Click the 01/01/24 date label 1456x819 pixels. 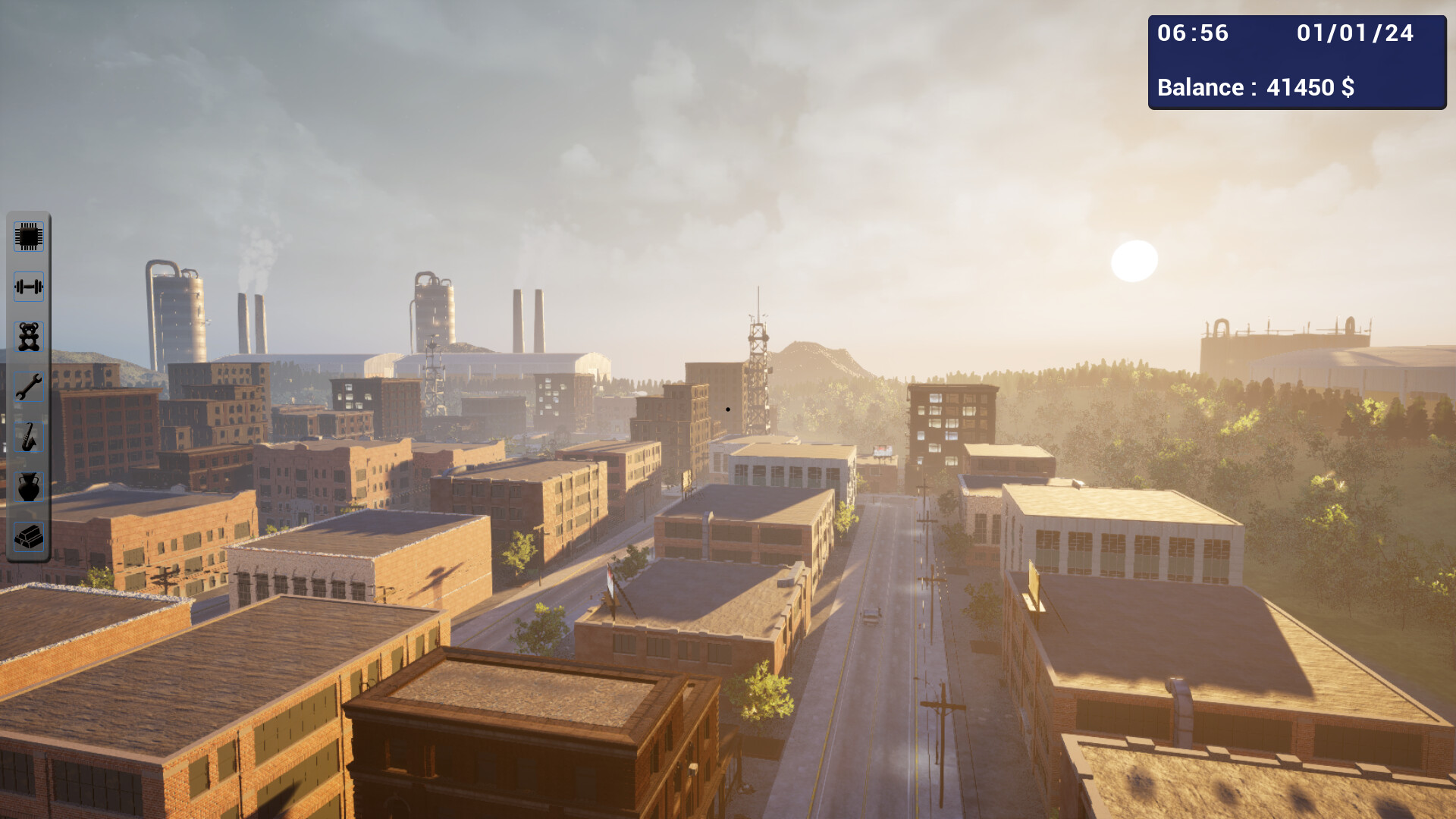pos(1355,33)
